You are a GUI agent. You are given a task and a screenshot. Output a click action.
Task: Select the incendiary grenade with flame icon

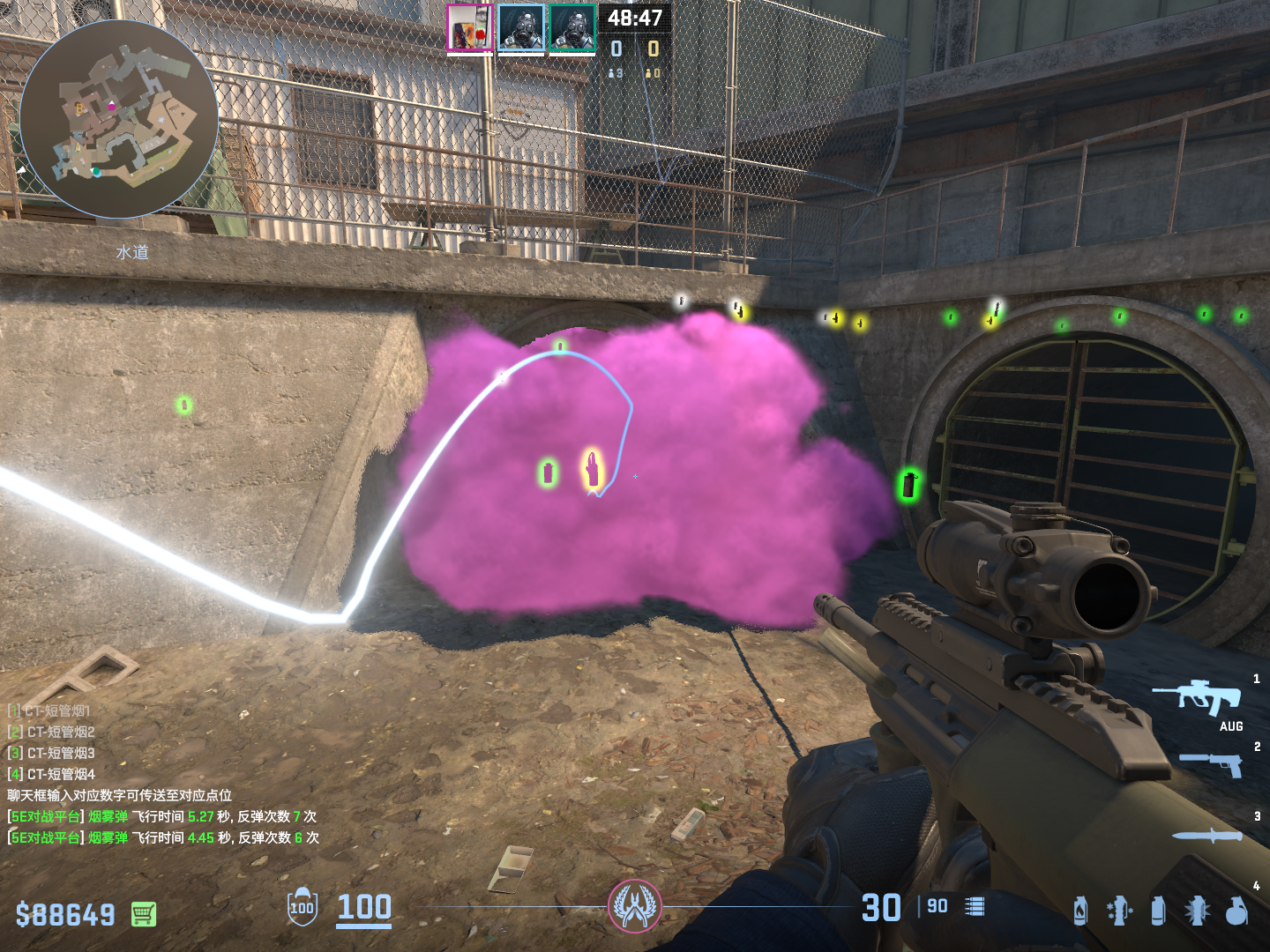[x=1080, y=911]
